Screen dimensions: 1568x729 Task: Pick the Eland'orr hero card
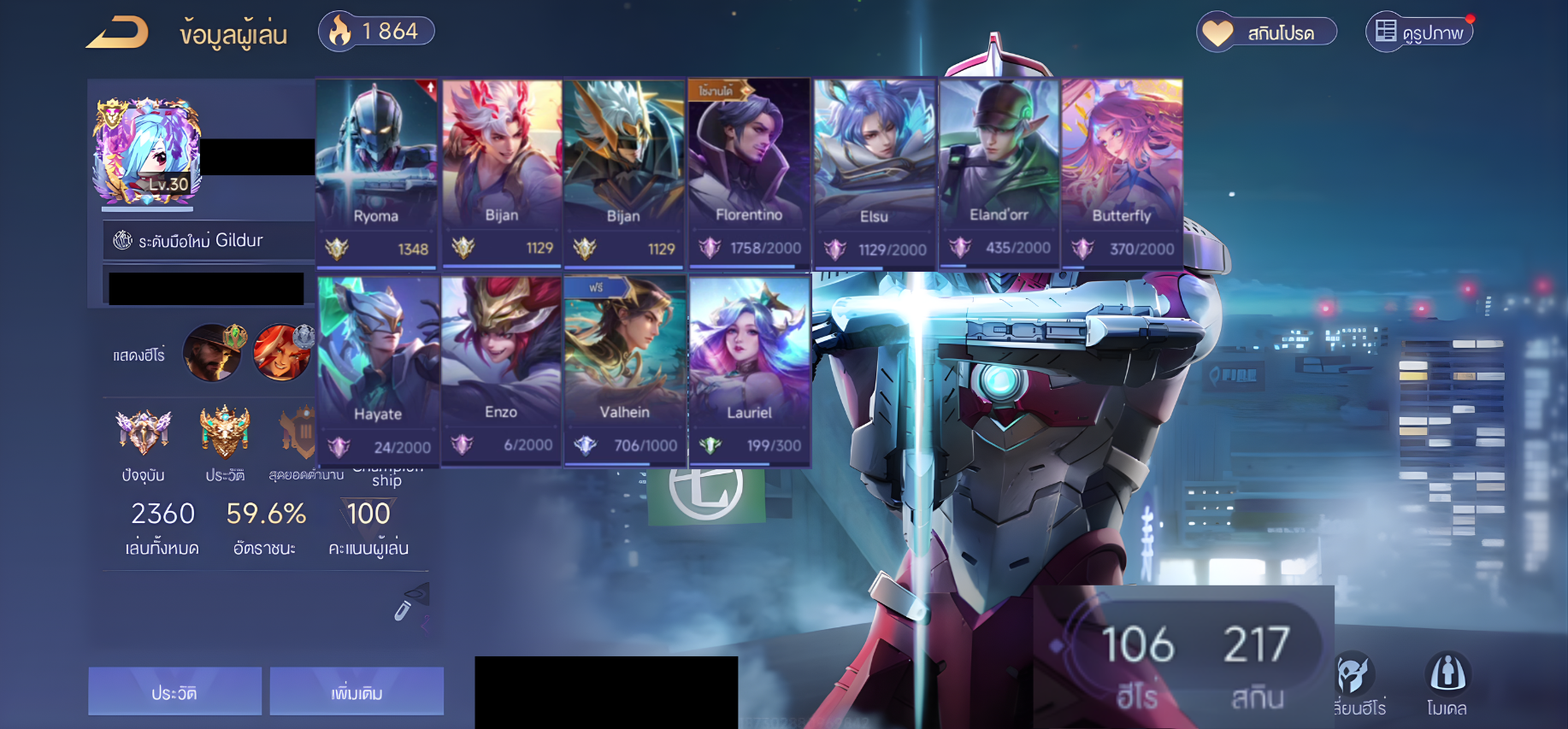pyautogui.click(x=999, y=172)
